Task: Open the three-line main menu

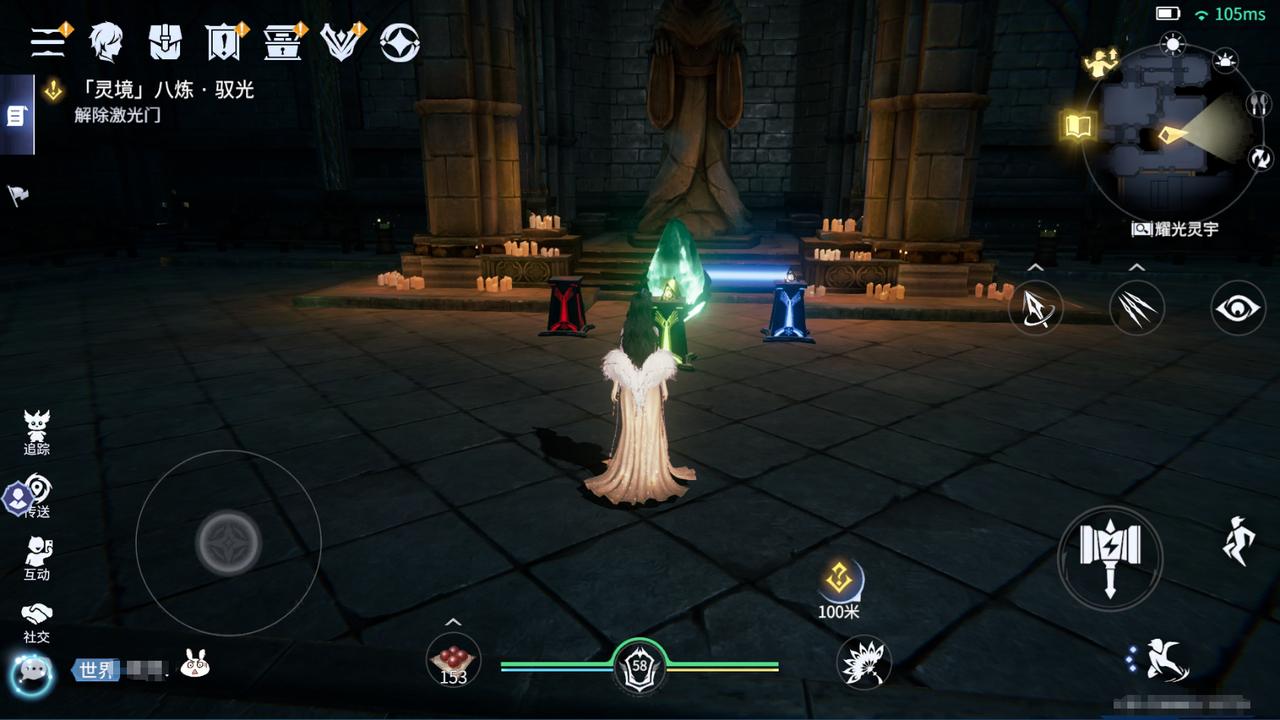Action: click(x=47, y=41)
